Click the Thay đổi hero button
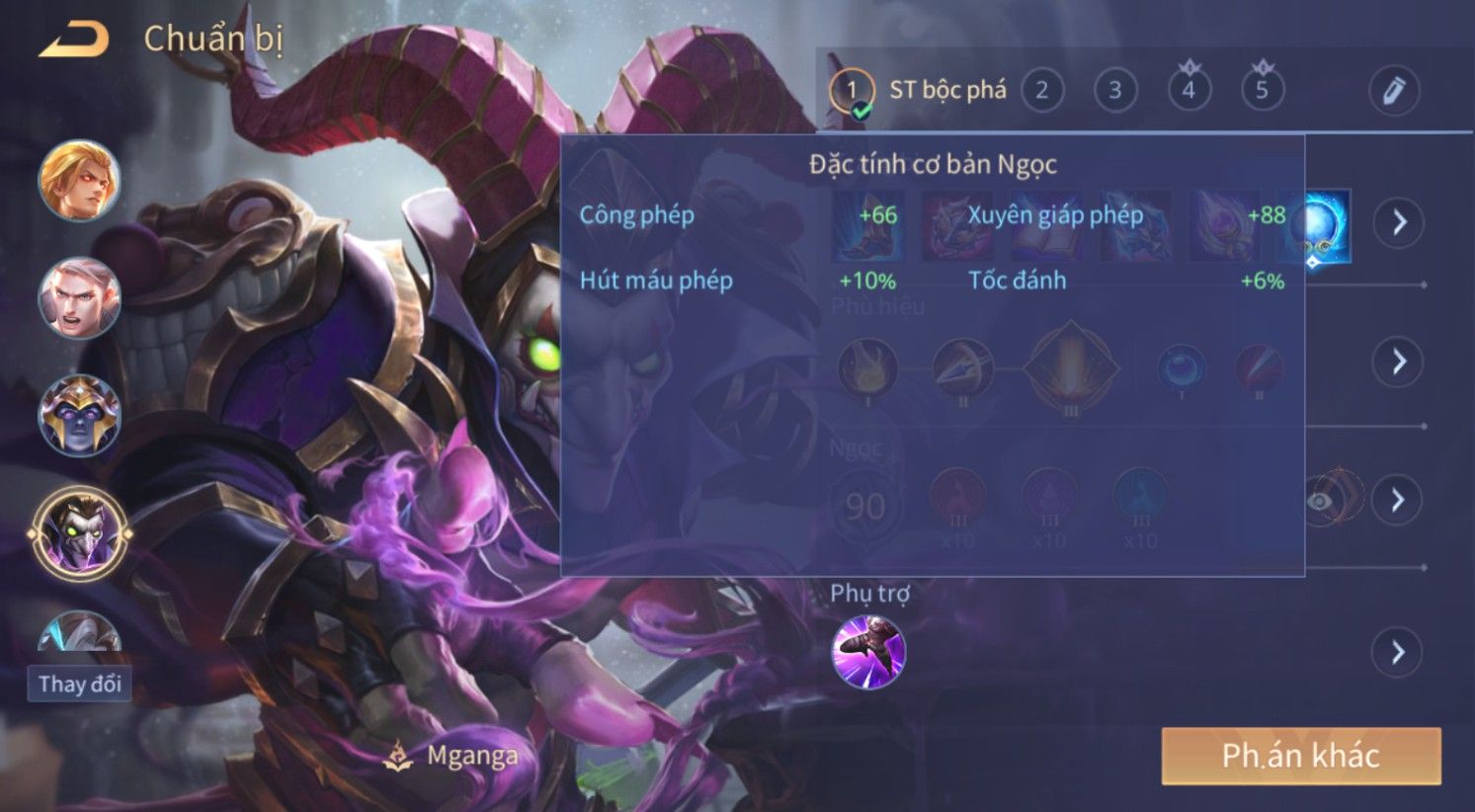 [79, 684]
